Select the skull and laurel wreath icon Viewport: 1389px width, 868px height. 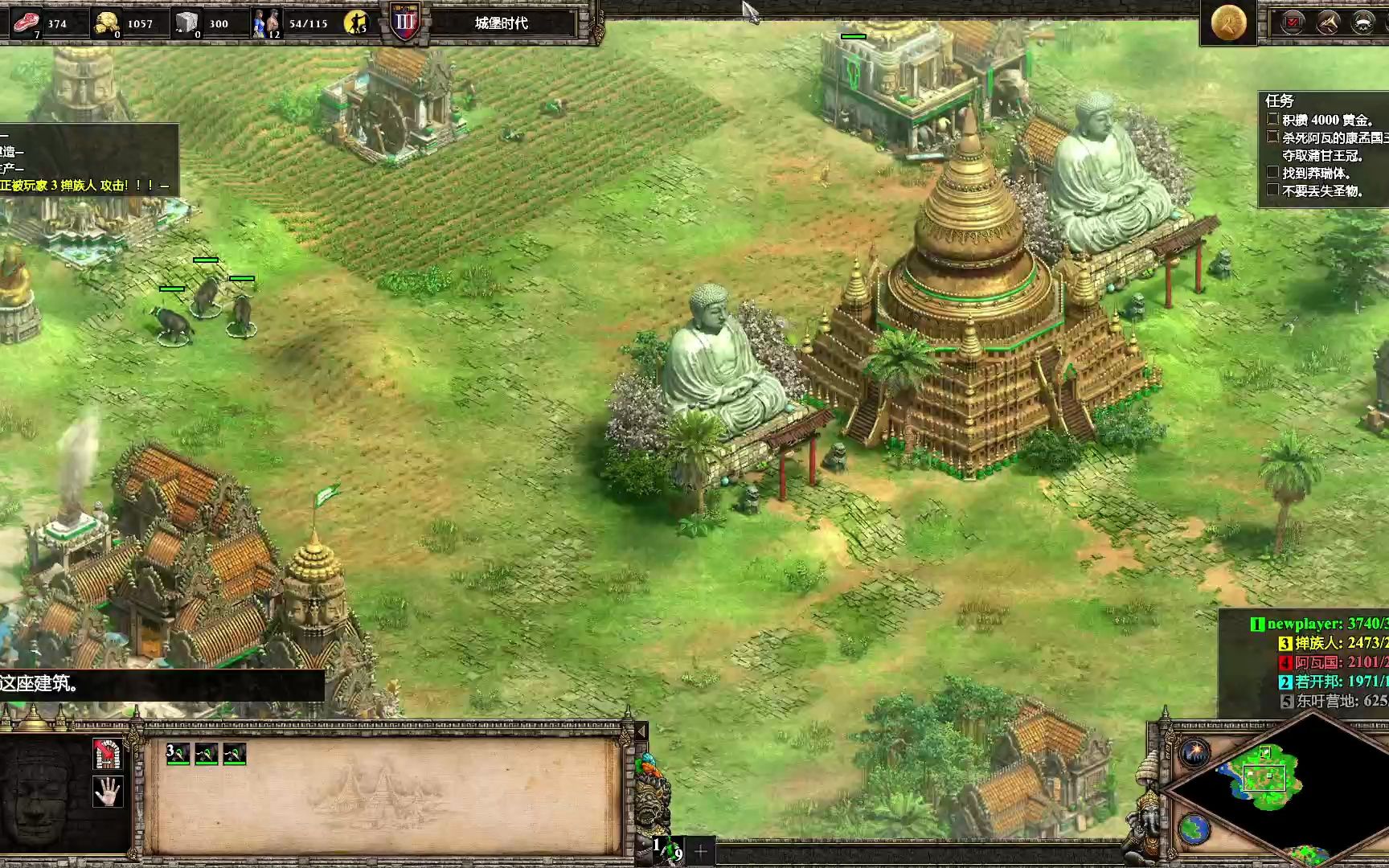(1362, 23)
